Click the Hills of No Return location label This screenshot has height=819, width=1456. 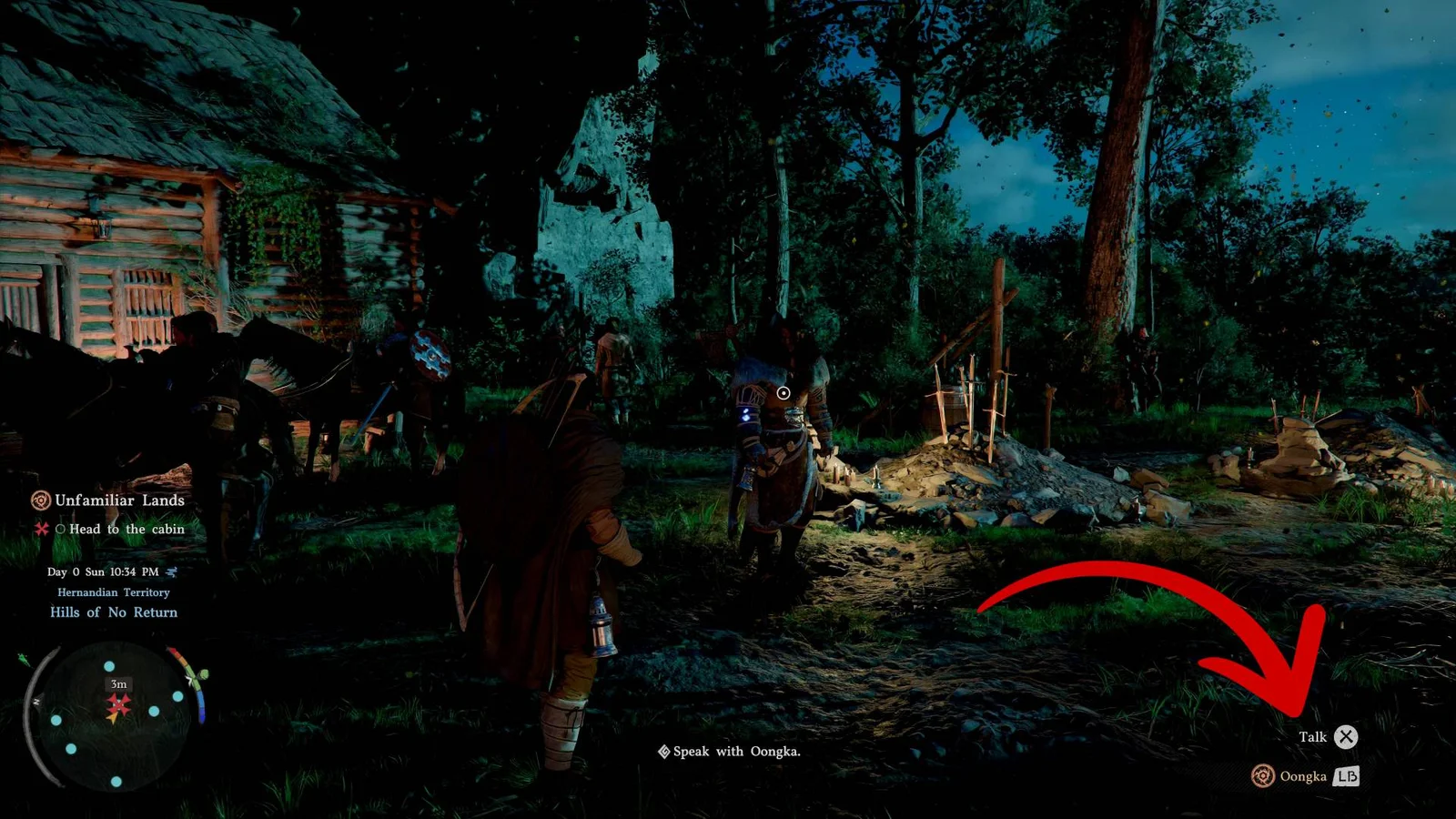pos(114,612)
